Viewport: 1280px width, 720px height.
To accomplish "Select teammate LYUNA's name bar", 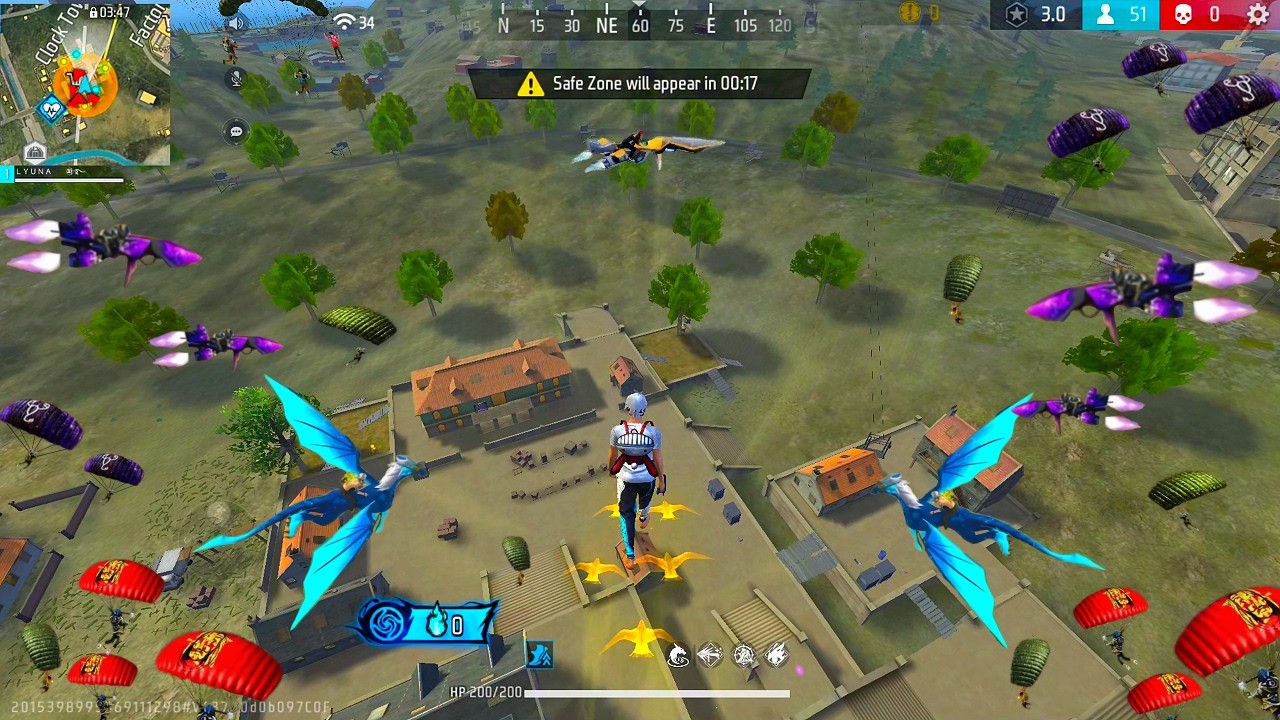I will click(65, 174).
